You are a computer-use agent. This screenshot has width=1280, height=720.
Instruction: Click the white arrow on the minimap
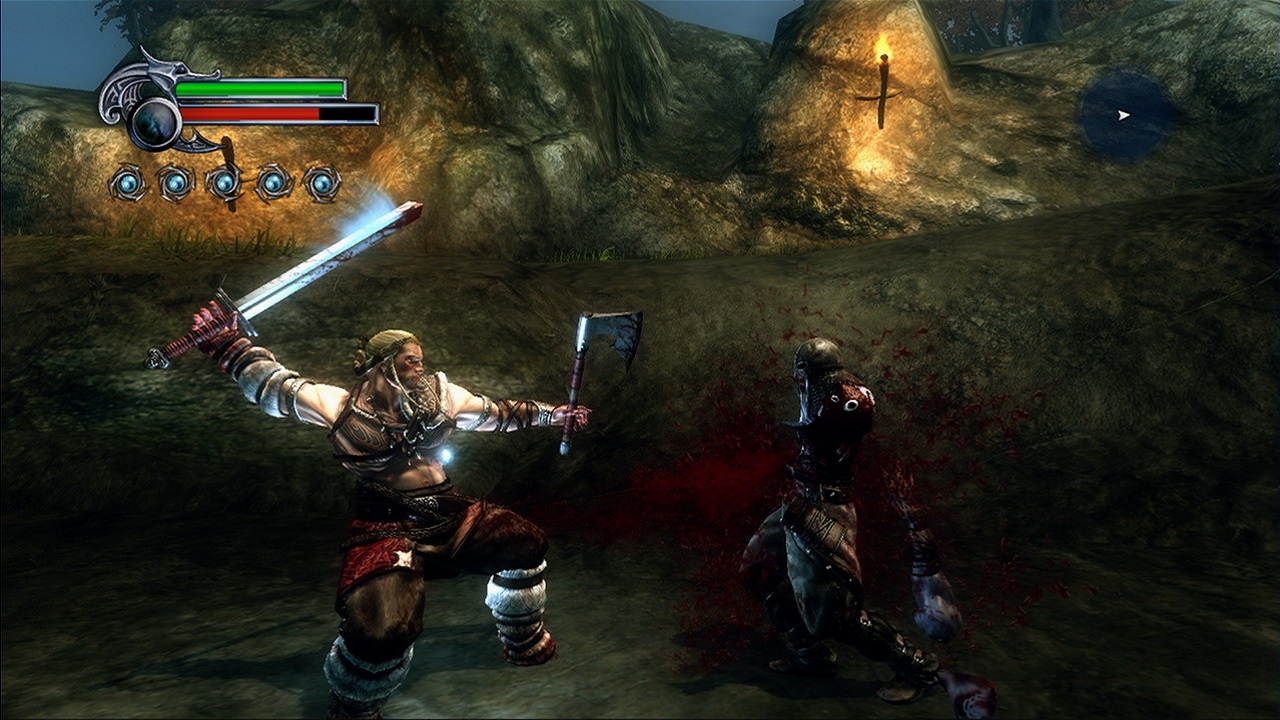click(x=1124, y=113)
